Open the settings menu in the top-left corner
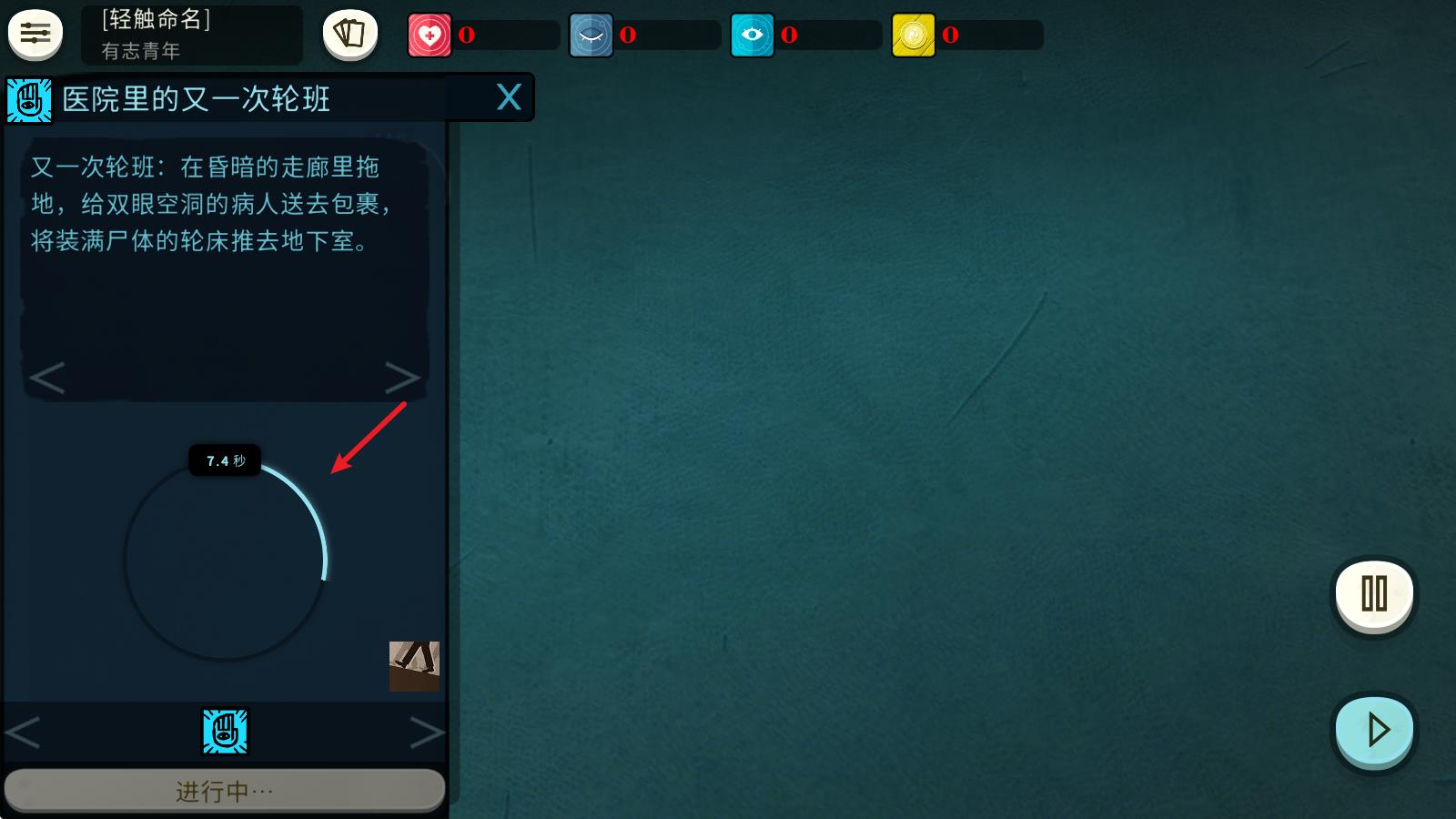This screenshot has height=819, width=1456. coord(34,34)
